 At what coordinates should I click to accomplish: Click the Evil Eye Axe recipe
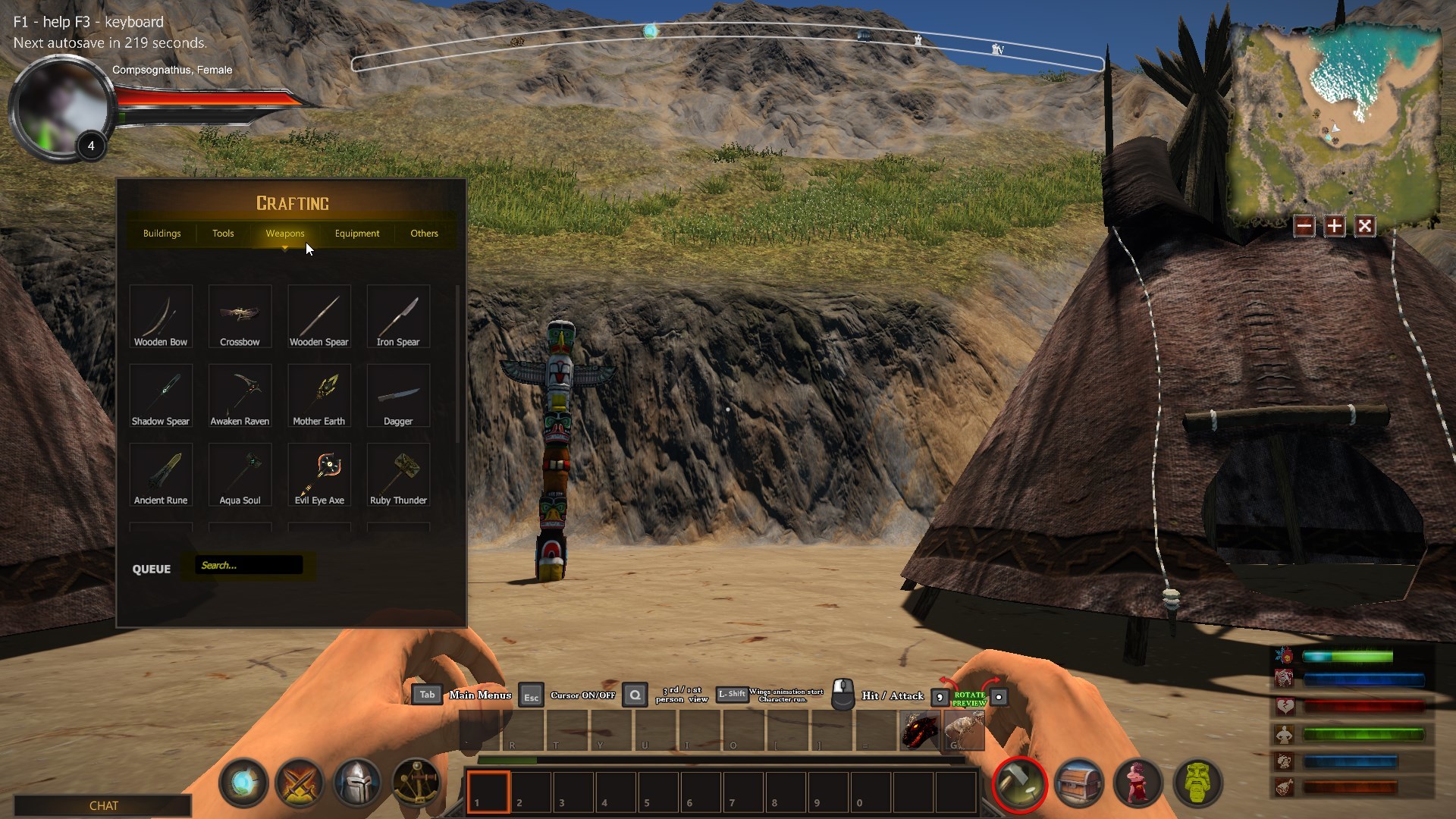coord(319,475)
